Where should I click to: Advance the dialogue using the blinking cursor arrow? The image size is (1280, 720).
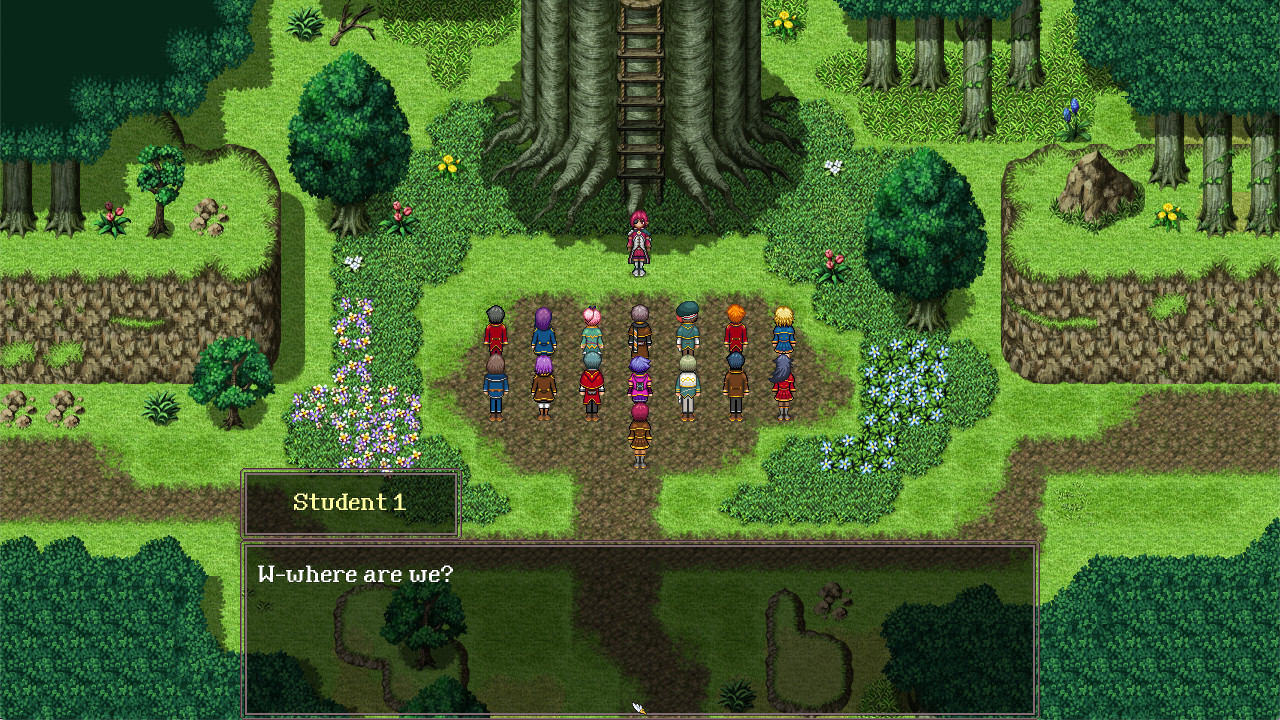638,707
